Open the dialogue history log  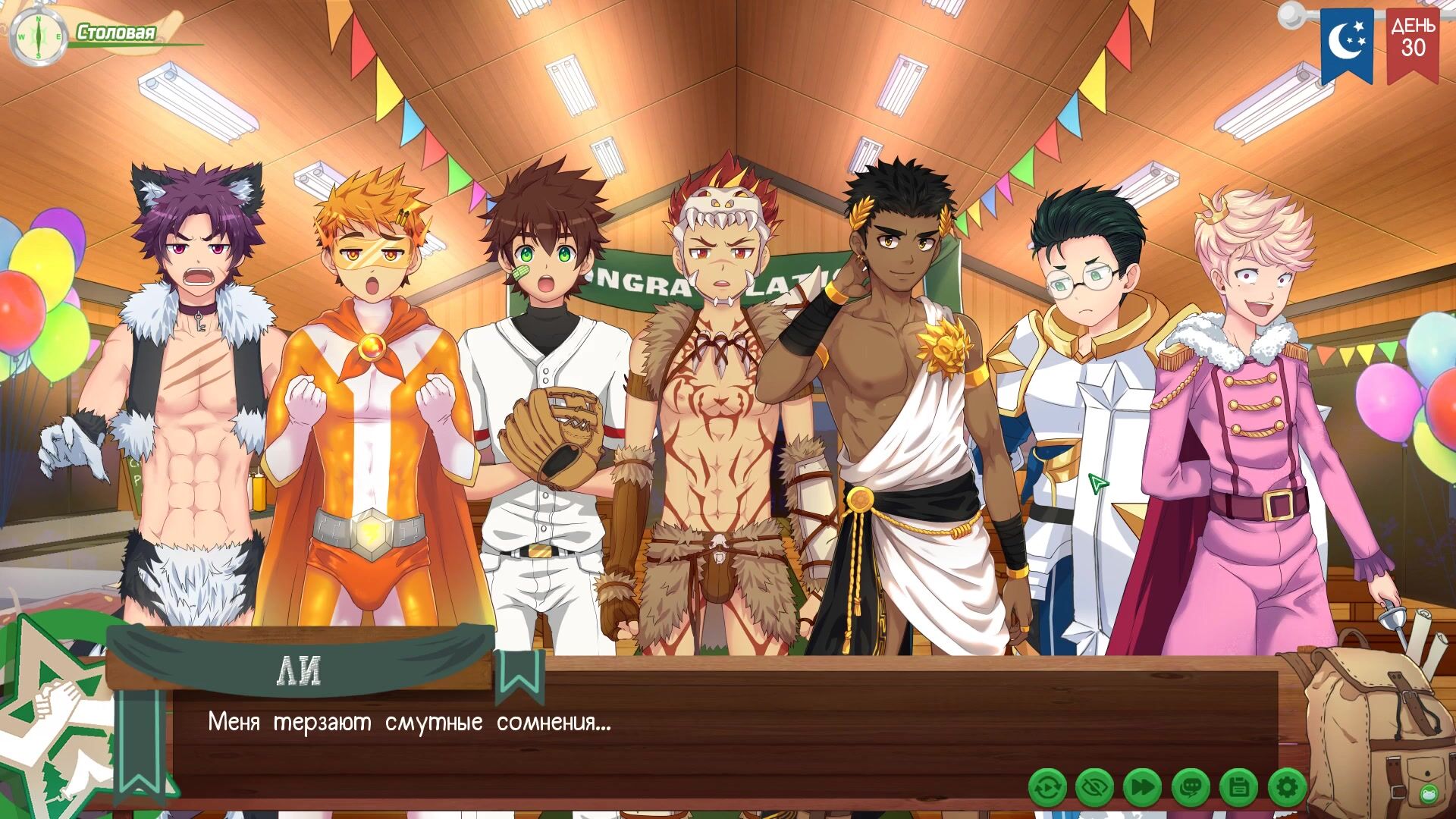(1190, 788)
